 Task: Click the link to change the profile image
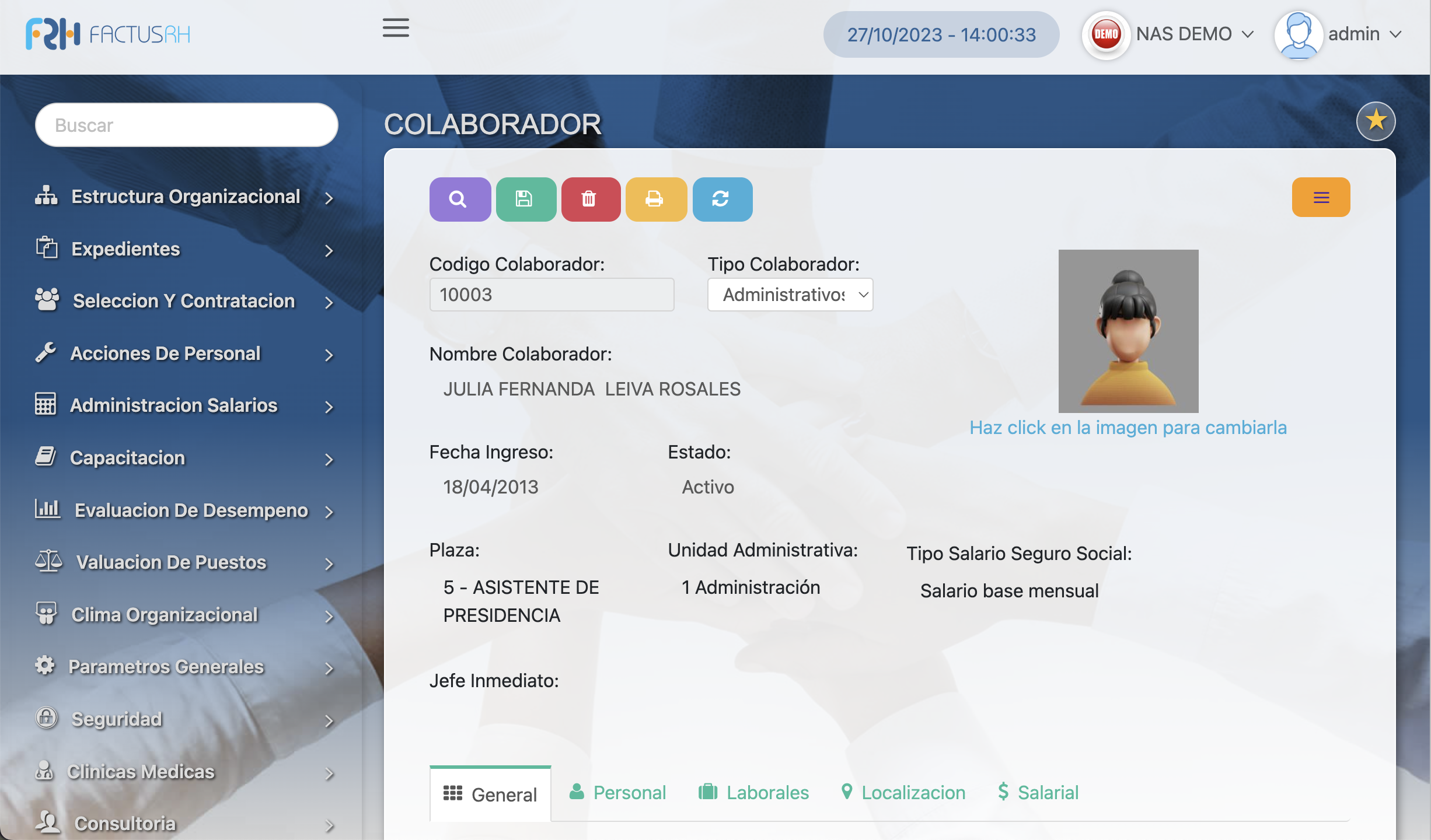point(1128,427)
